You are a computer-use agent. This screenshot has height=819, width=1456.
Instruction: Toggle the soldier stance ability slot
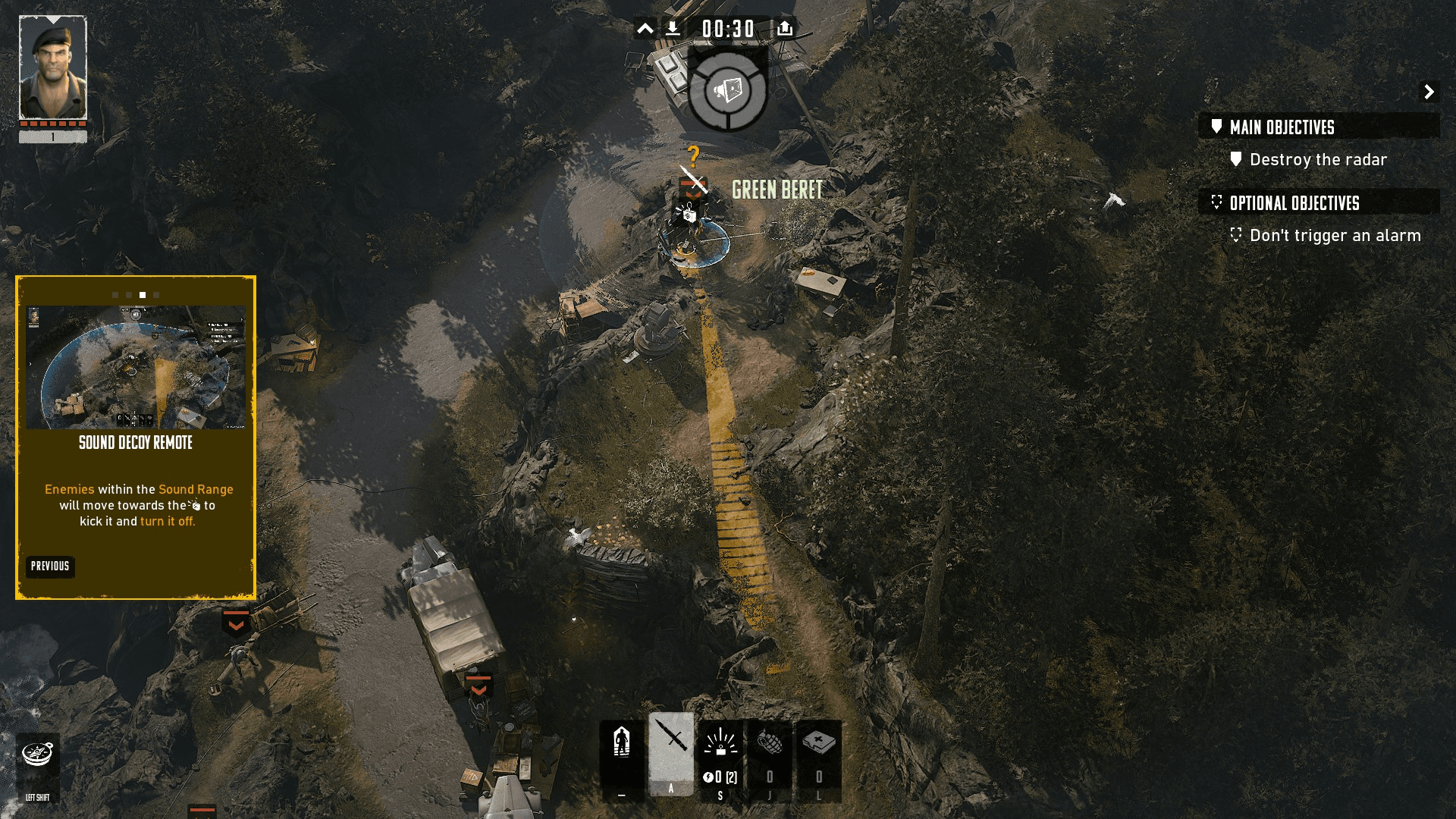(x=622, y=755)
